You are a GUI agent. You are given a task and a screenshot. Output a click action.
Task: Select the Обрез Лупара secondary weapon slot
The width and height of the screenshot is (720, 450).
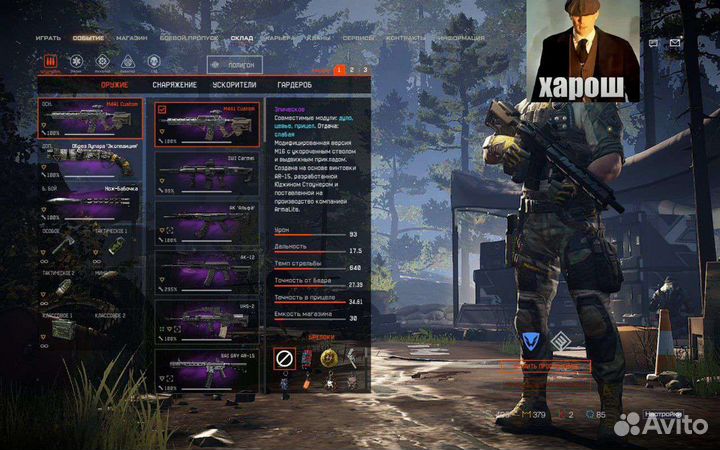click(x=90, y=160)
